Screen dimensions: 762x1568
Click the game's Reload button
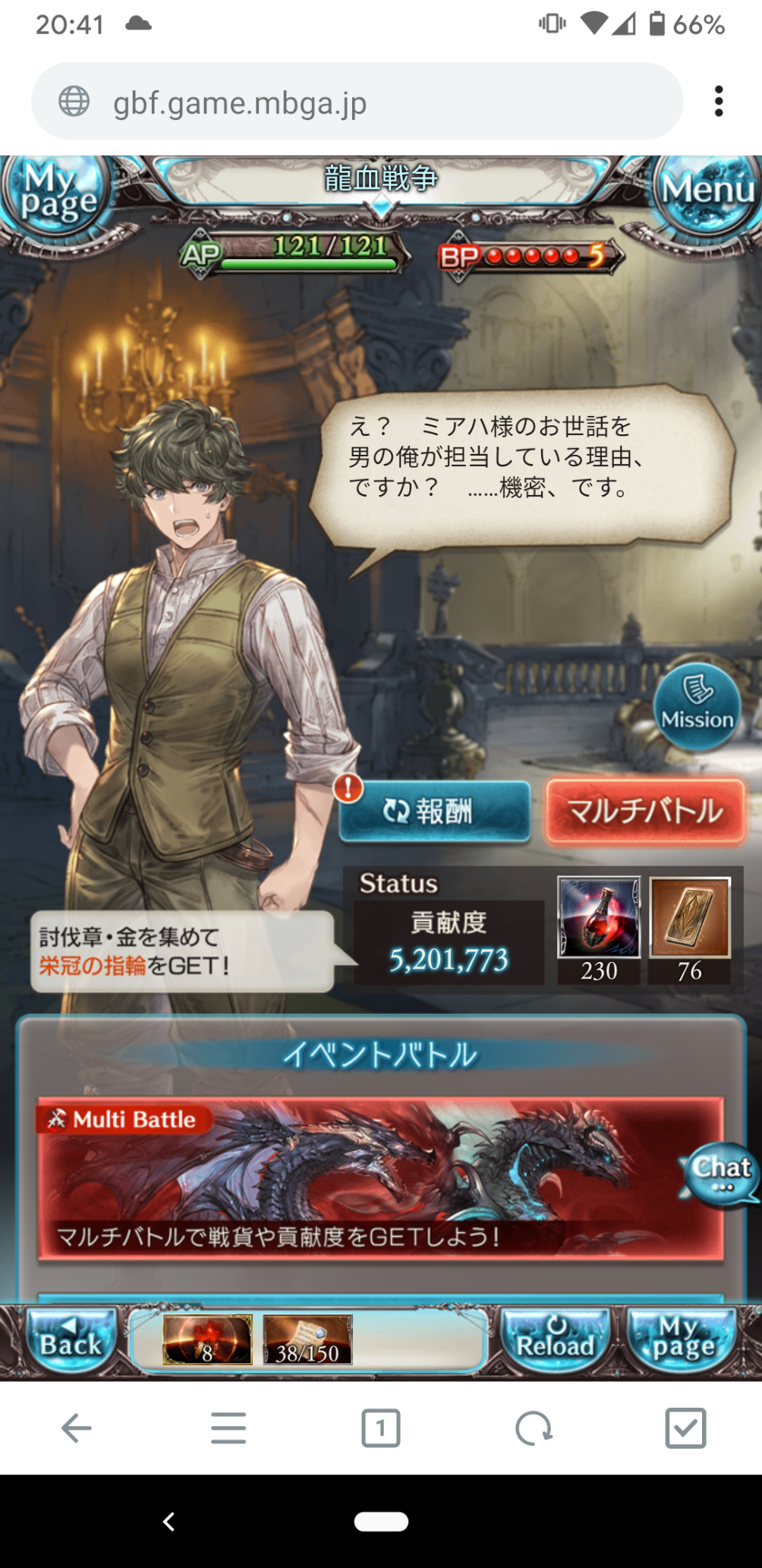(556, 1339)
